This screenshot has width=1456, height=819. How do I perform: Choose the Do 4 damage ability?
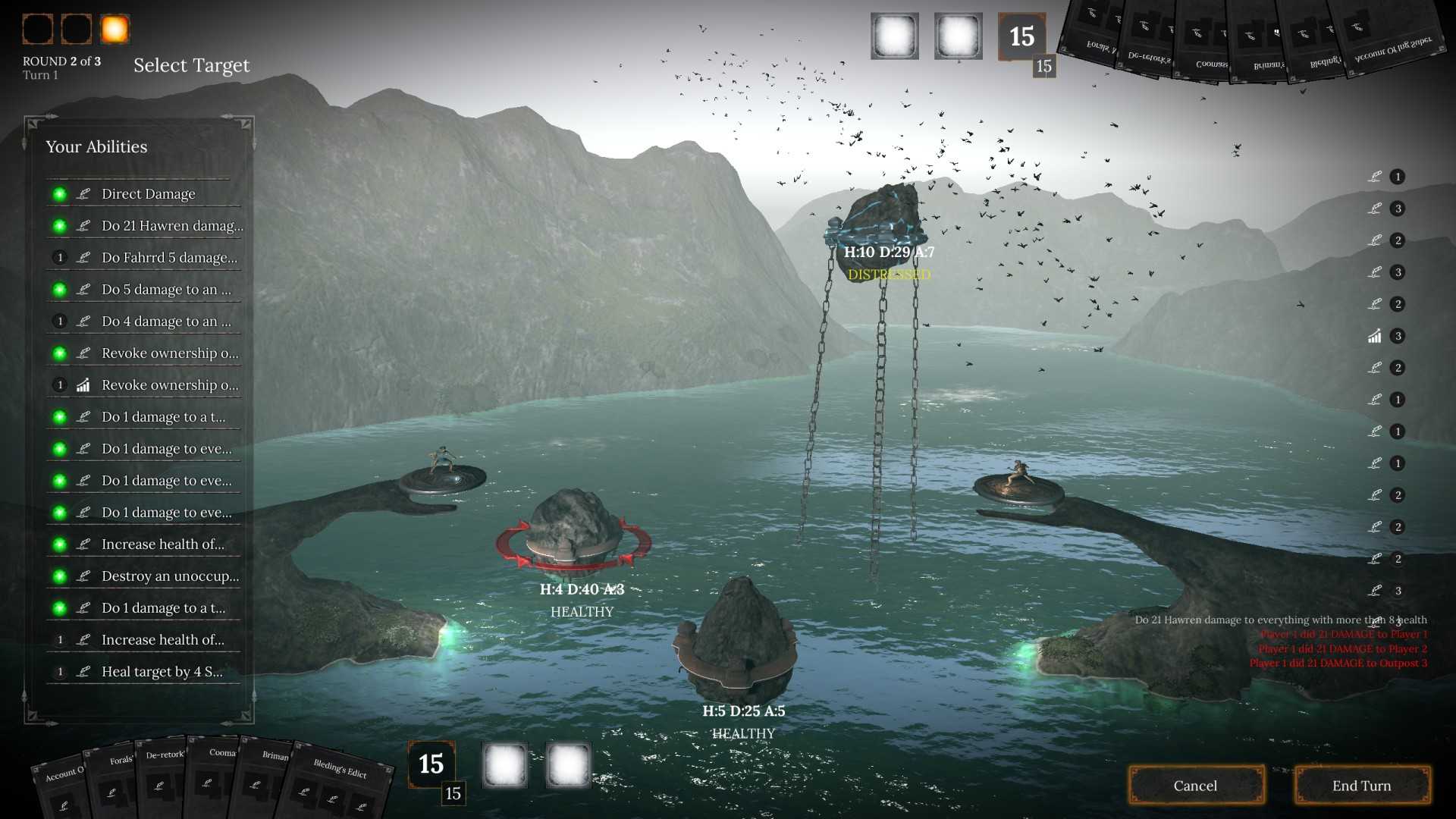166,322
